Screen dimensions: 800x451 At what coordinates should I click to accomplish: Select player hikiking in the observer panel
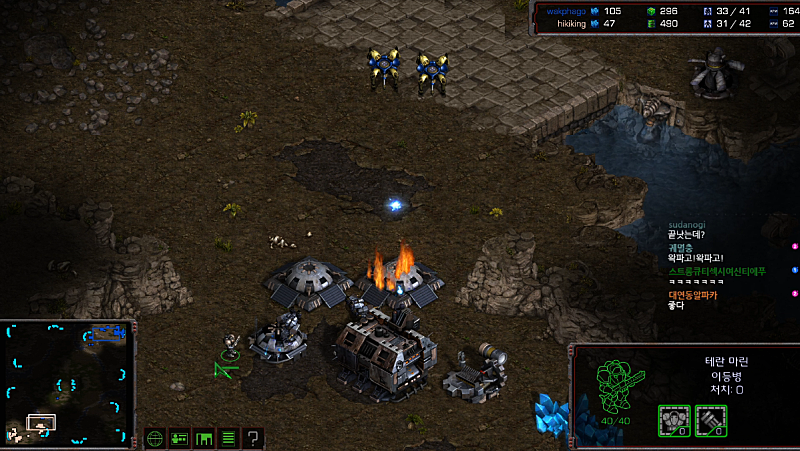click(572, 23)
